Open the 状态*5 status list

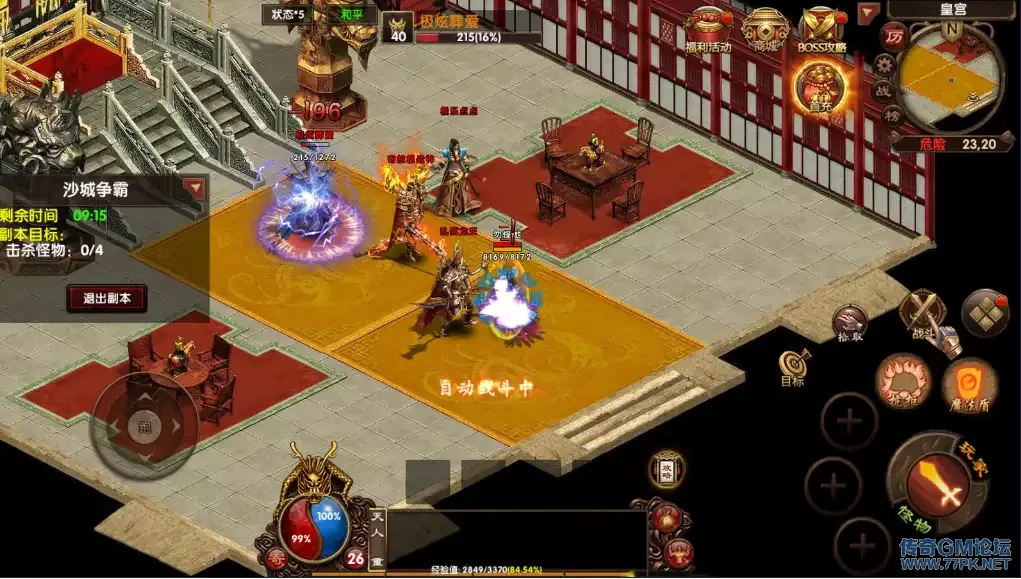(x=284, y=14)
